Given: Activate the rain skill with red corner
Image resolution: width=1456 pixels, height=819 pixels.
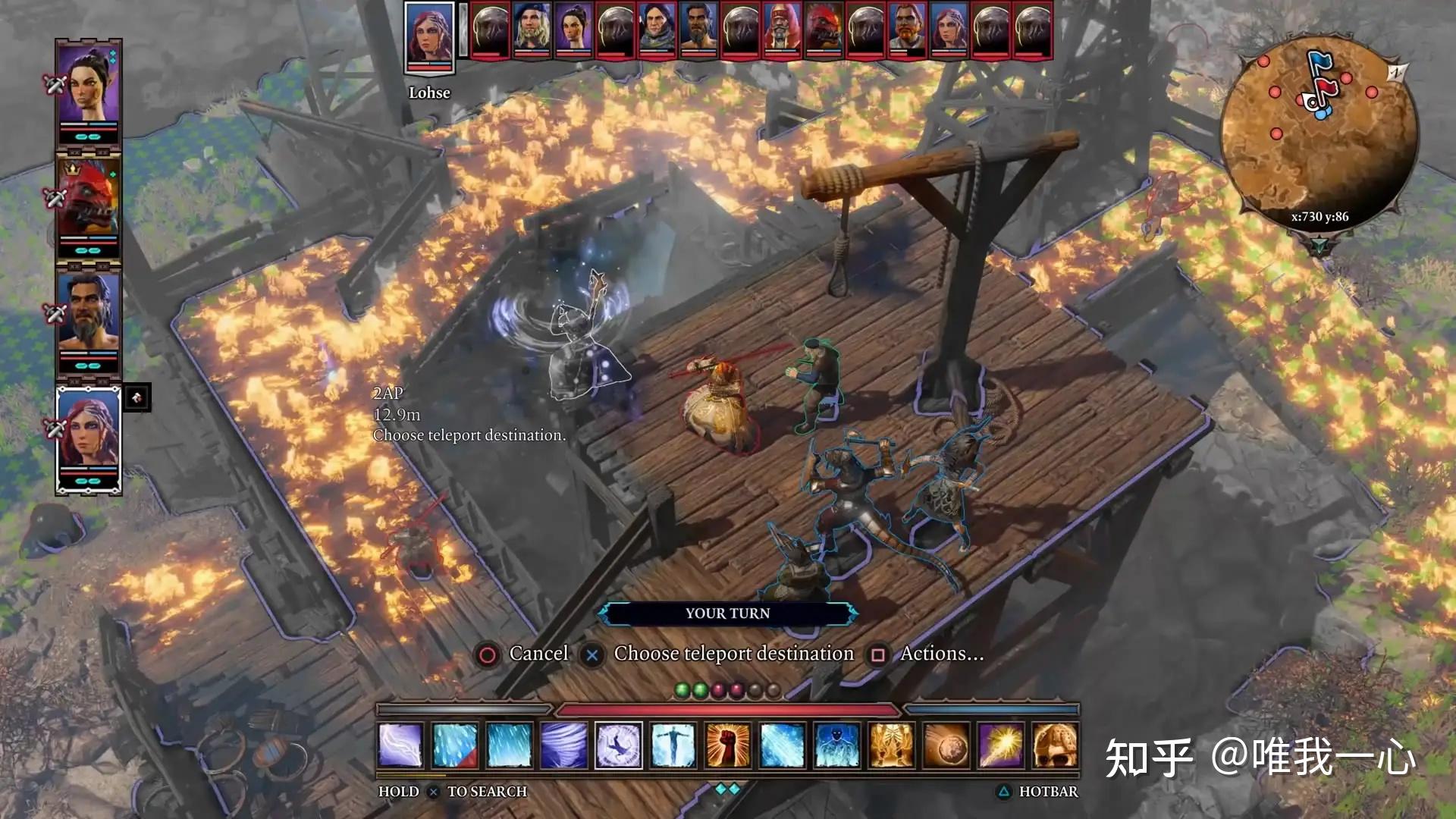Looking at the screenshot, I should 455,745.
